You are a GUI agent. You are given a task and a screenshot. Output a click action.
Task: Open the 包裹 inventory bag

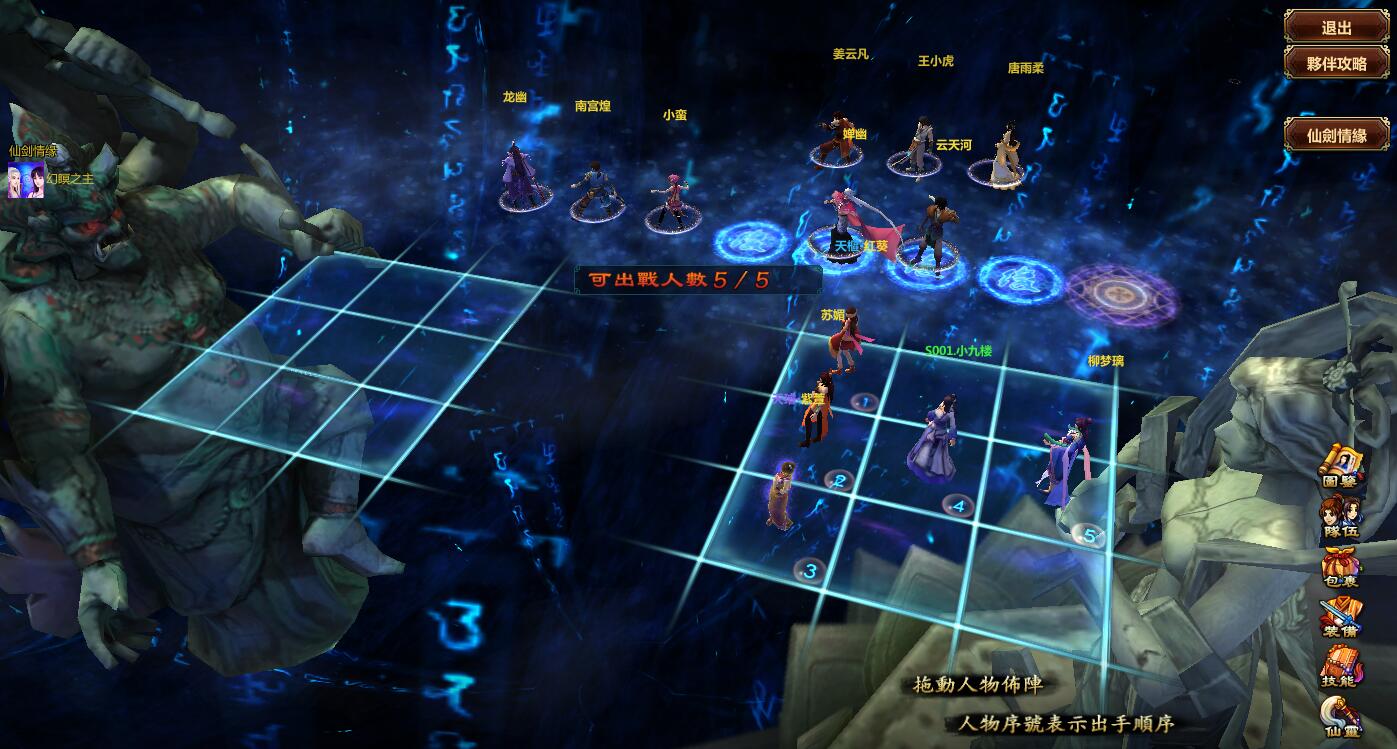click(x=1342, y=568)
